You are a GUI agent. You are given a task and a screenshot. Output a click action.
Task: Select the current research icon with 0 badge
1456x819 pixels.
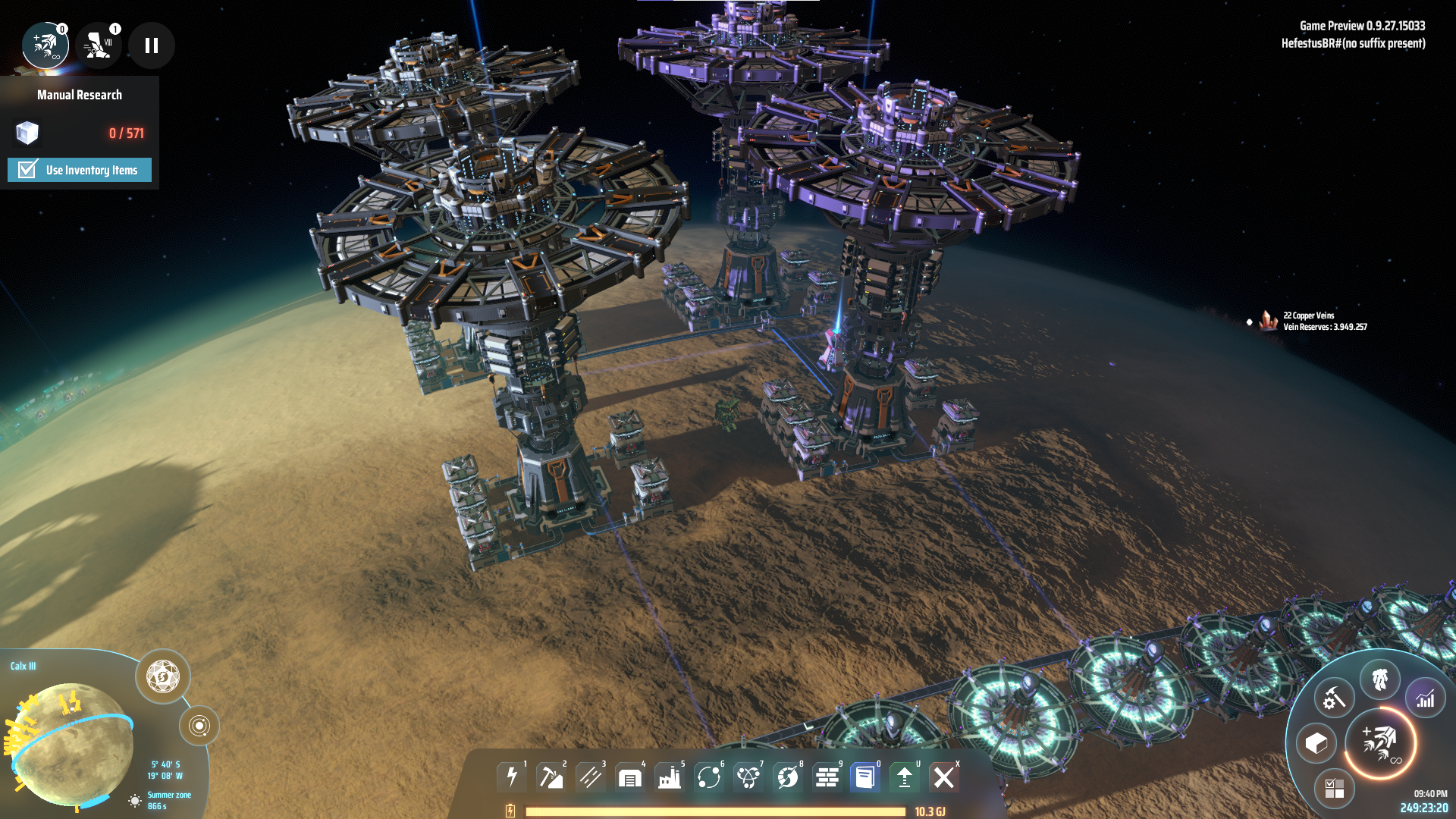point(45,45)
